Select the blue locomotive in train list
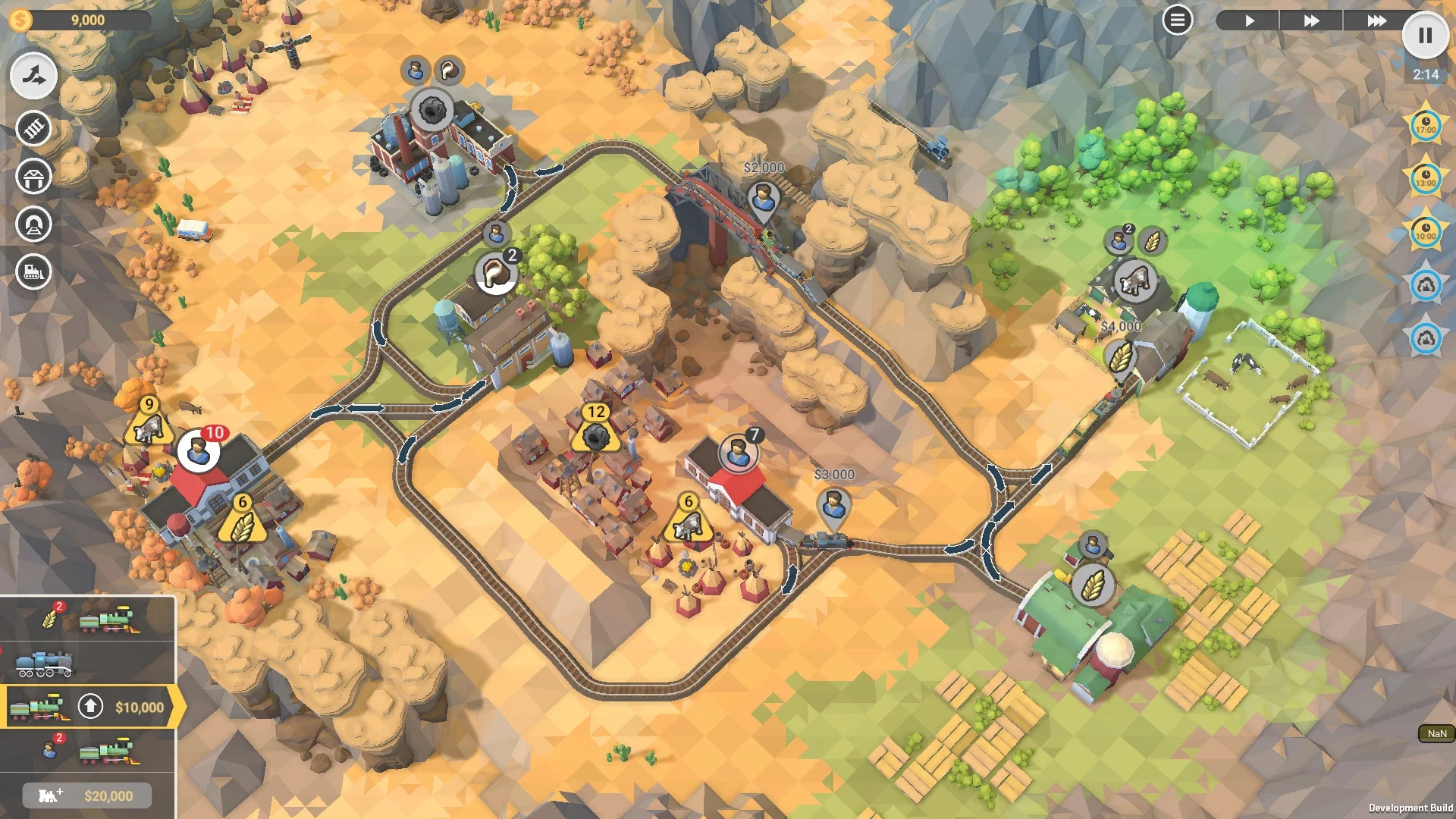 coord(45,664)
